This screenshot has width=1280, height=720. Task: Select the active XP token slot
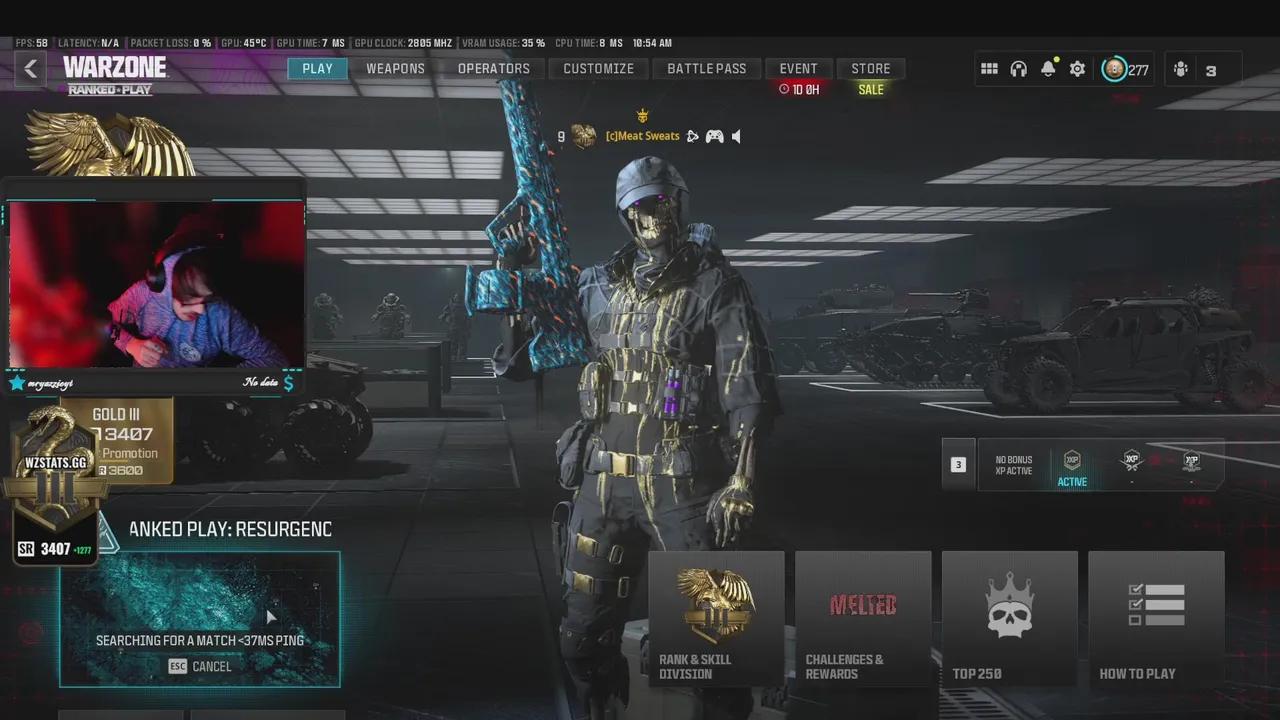coord(1072,466)
